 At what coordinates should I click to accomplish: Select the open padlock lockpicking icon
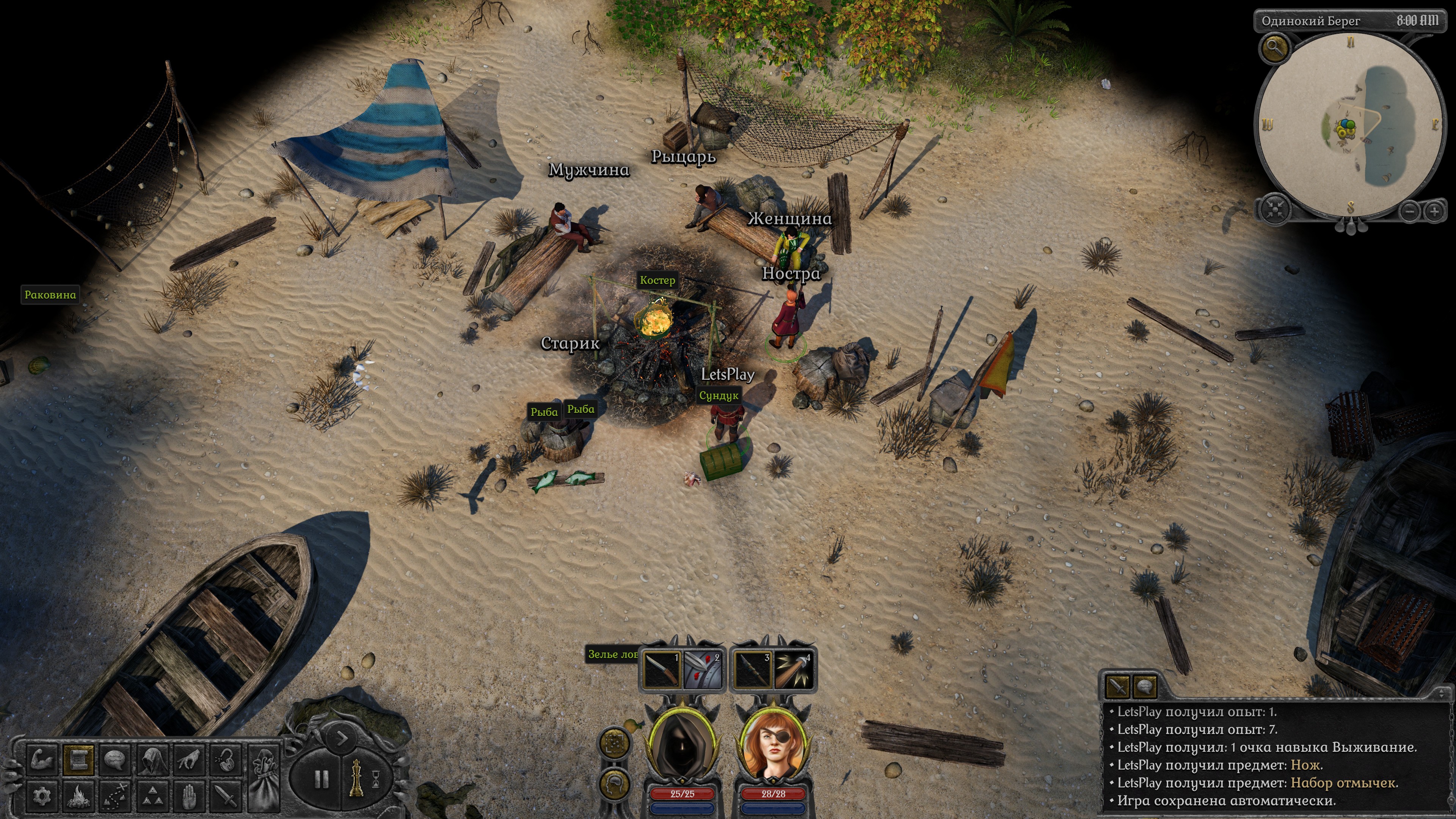[x=226, y=760]
